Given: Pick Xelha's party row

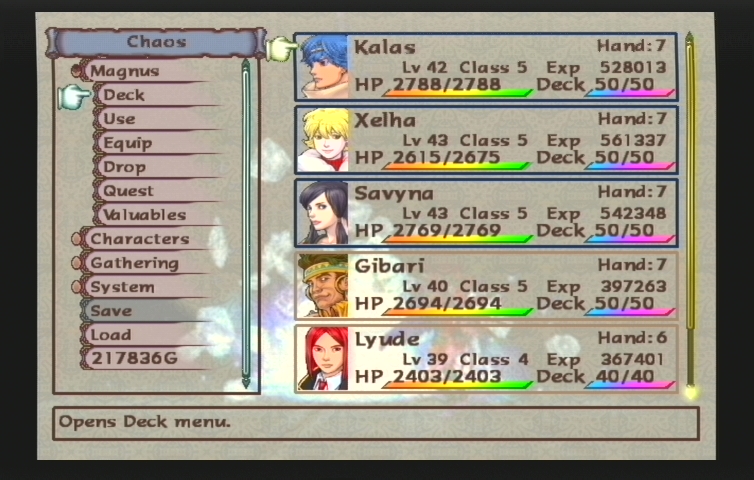Looking at the screenshot, I should click(486, 140).
